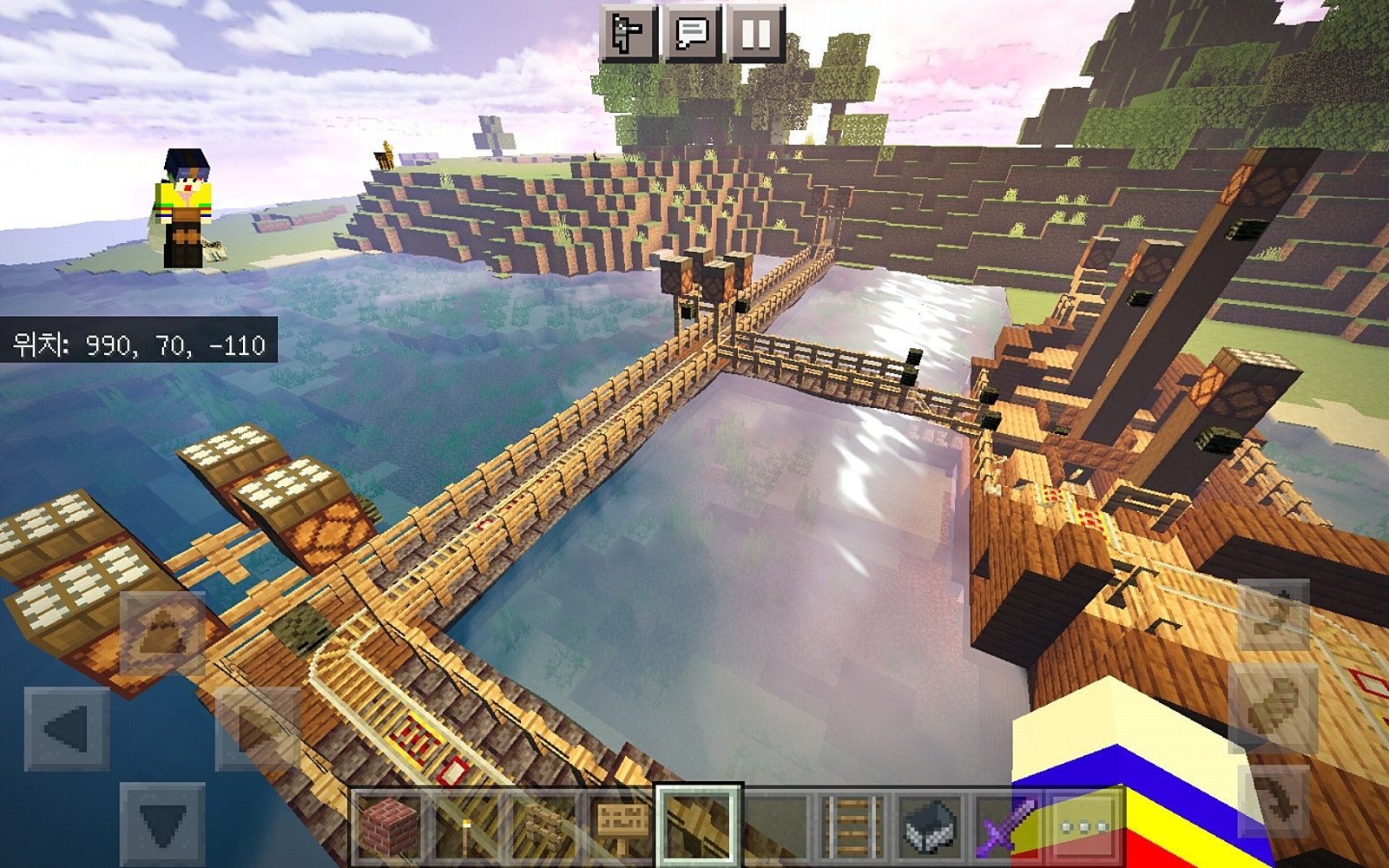
Task: Choose the torch in the hotbar
Action: [x=466, y=825]
